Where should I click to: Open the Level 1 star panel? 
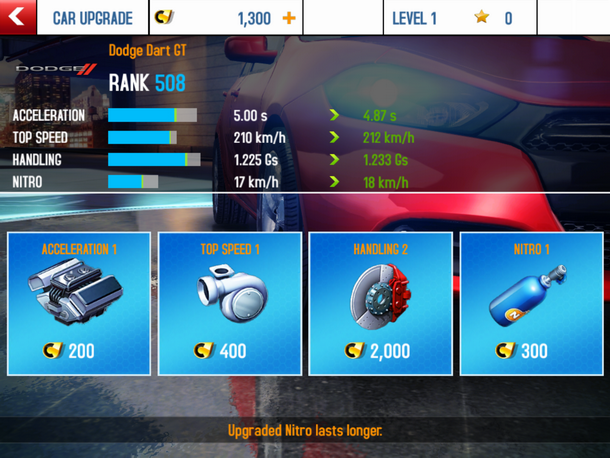point(460,18)
